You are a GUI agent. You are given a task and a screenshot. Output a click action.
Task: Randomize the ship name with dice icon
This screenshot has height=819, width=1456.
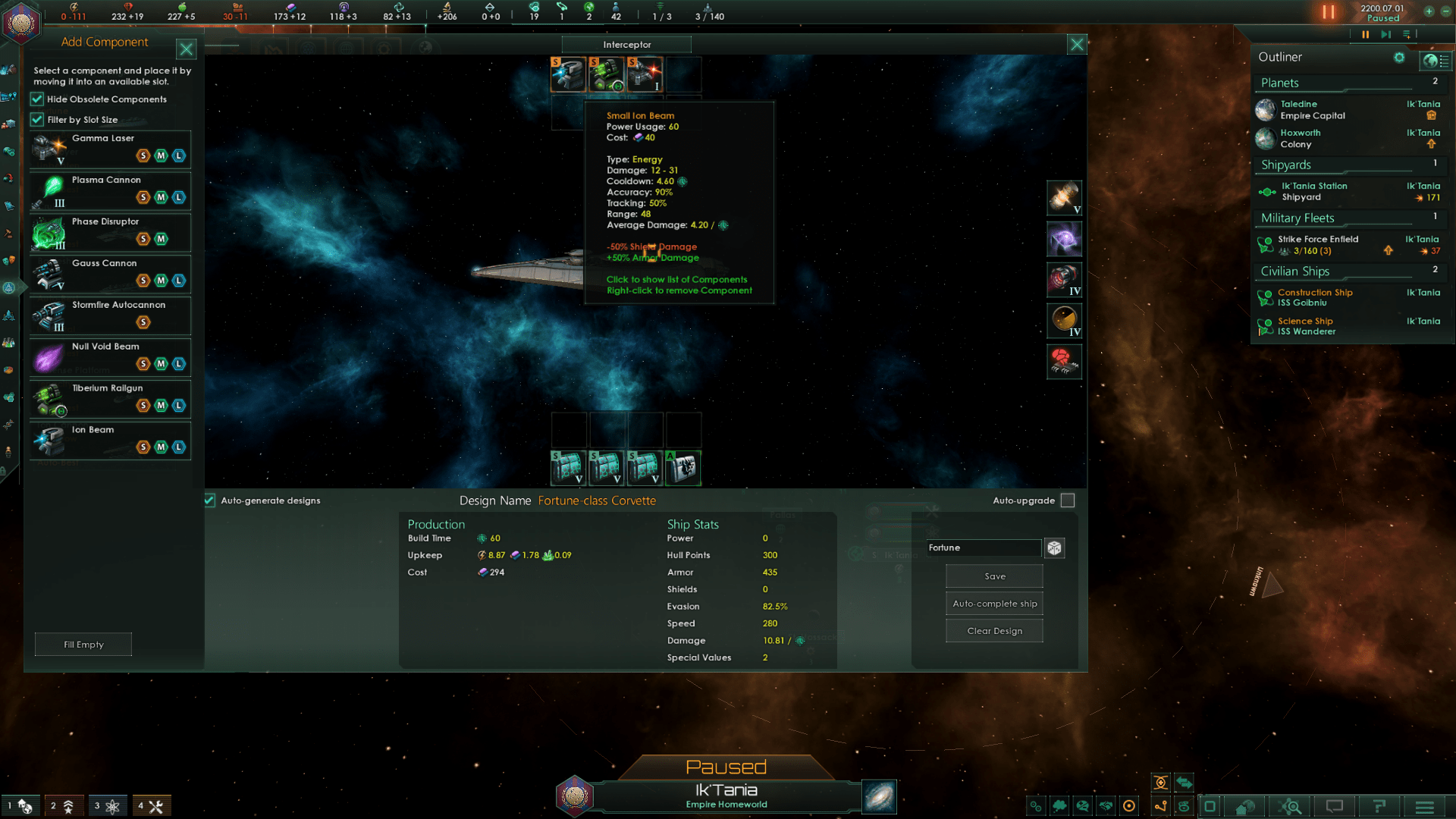coord(1054,548)
